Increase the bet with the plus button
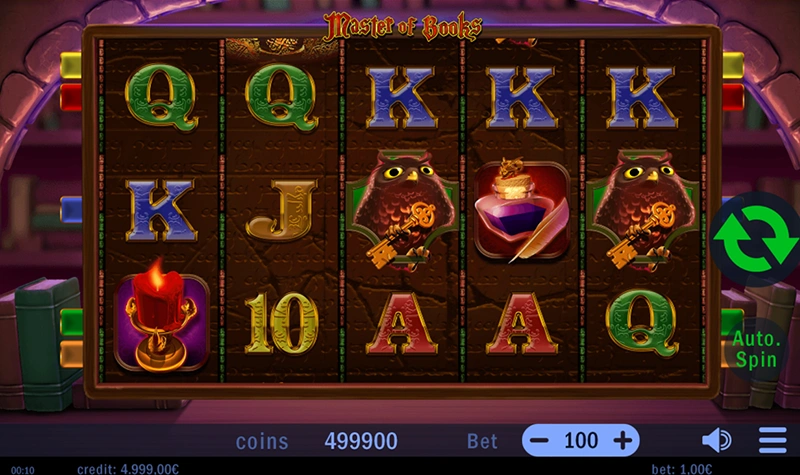 (622, 440)
